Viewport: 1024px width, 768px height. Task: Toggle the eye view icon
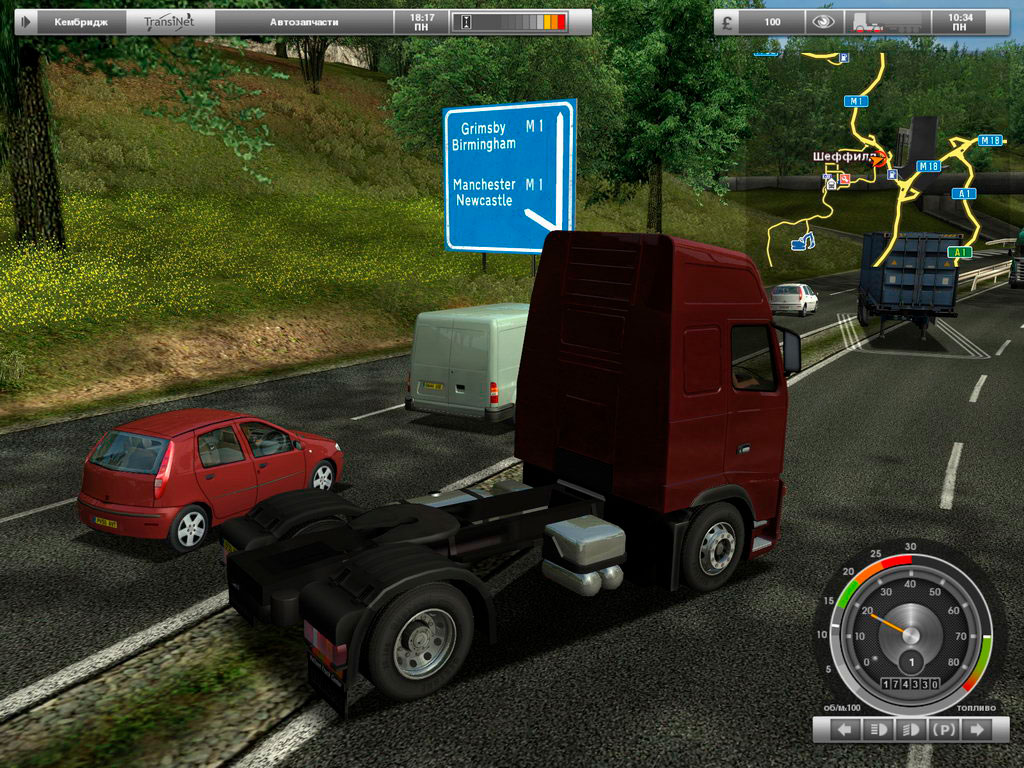(822, 21)
